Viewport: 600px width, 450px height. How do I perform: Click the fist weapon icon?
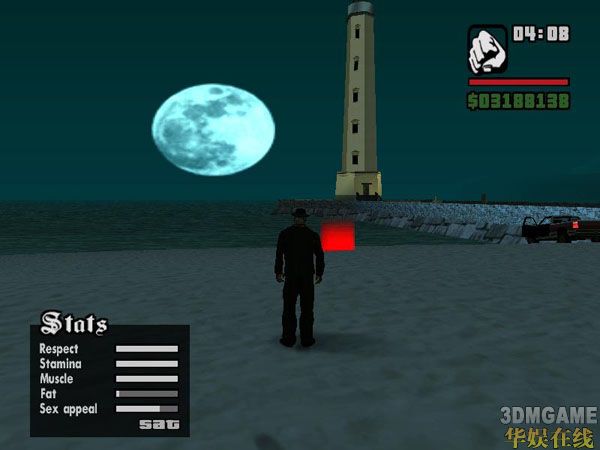click(487, 49)
